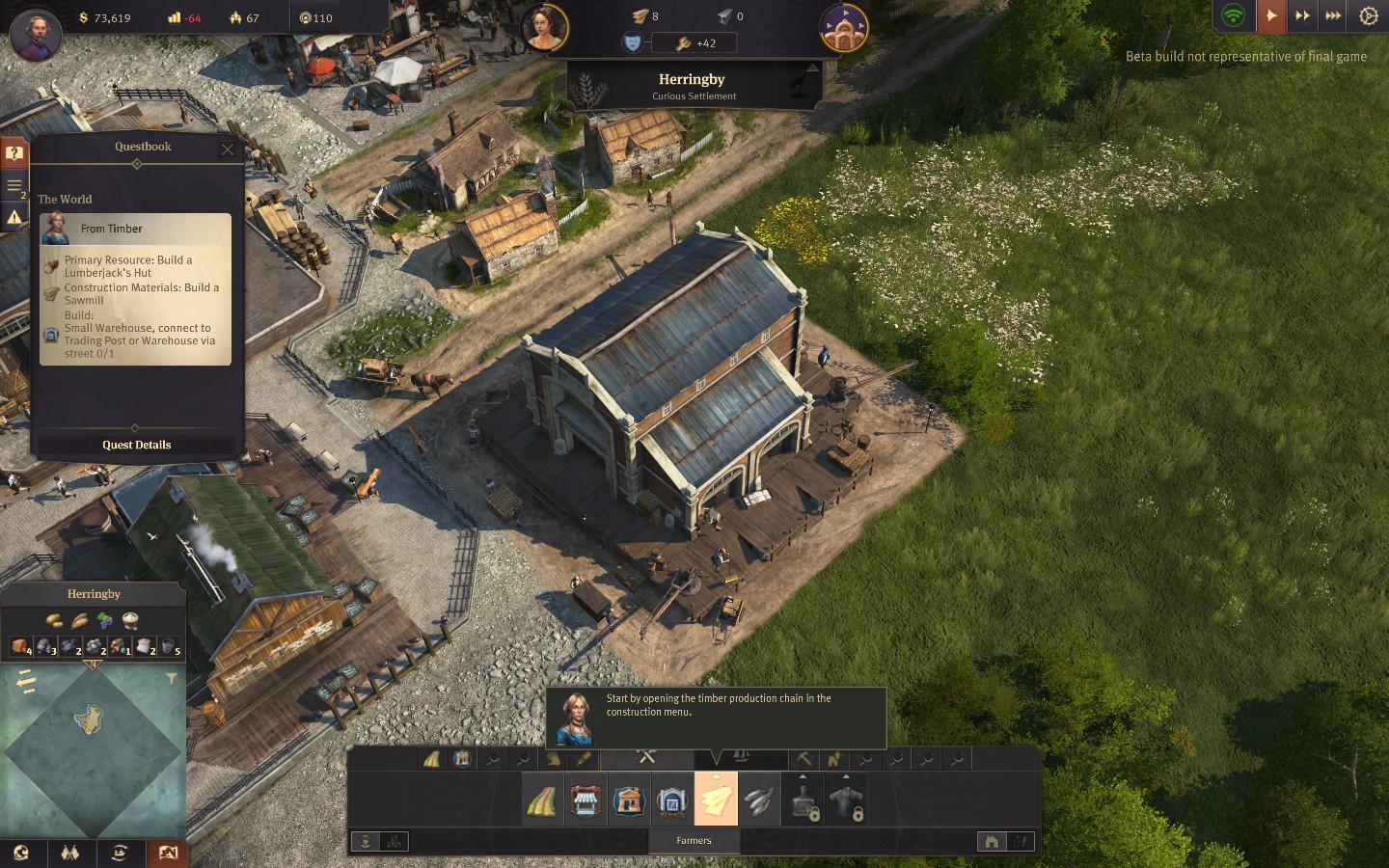Choose the small warehouse building
1389x868 pixels.
tap(671, 800)
